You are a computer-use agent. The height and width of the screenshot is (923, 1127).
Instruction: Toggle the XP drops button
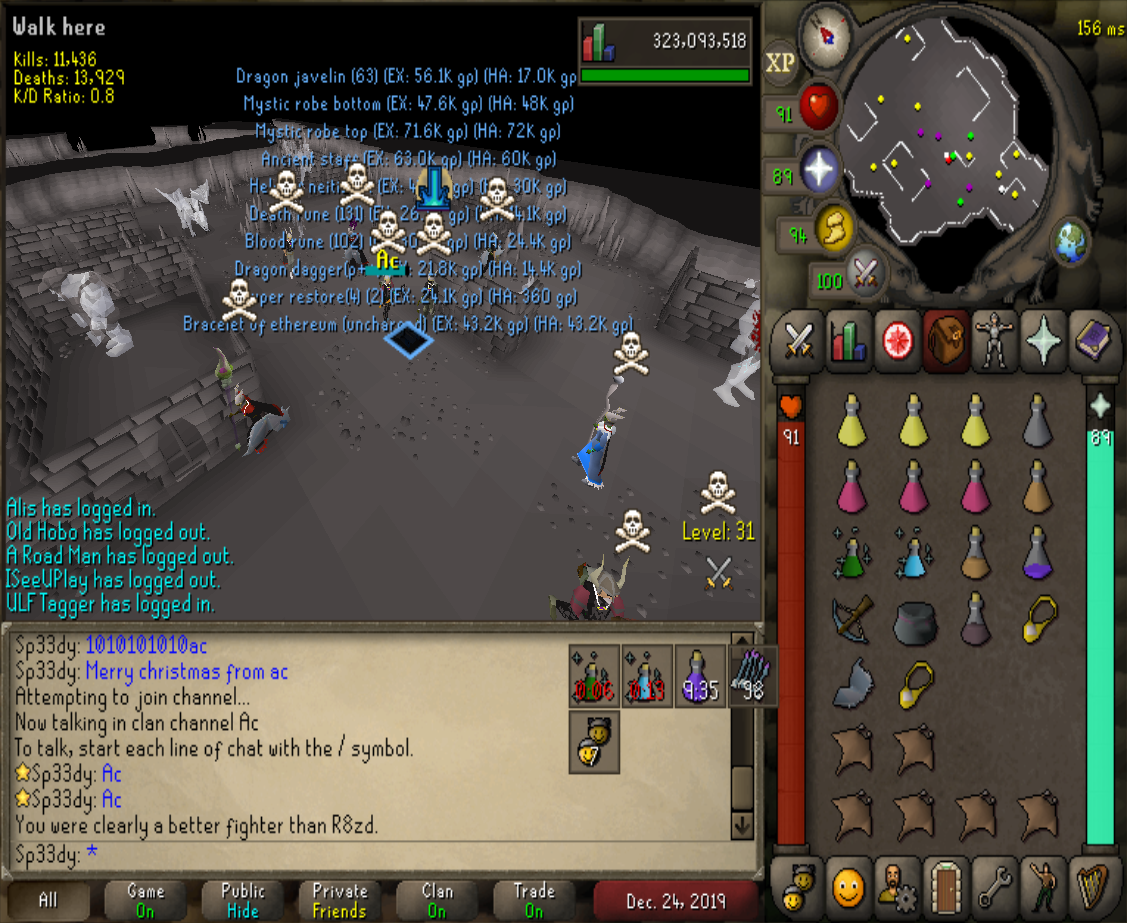780,63
